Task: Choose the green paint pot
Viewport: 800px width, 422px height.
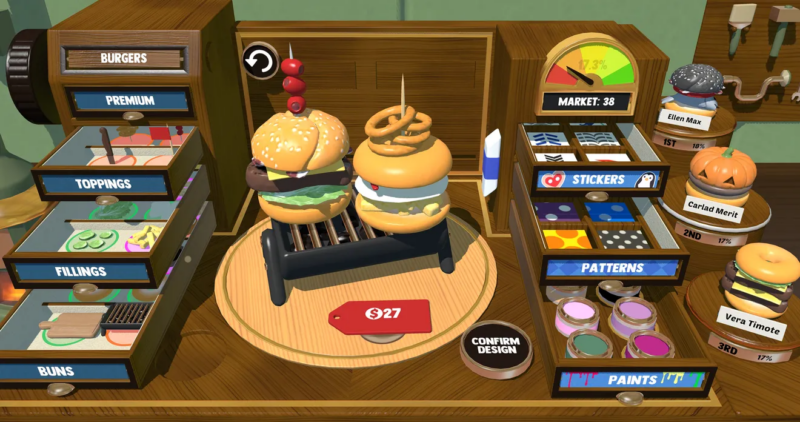Action: [x=590, y=346]
